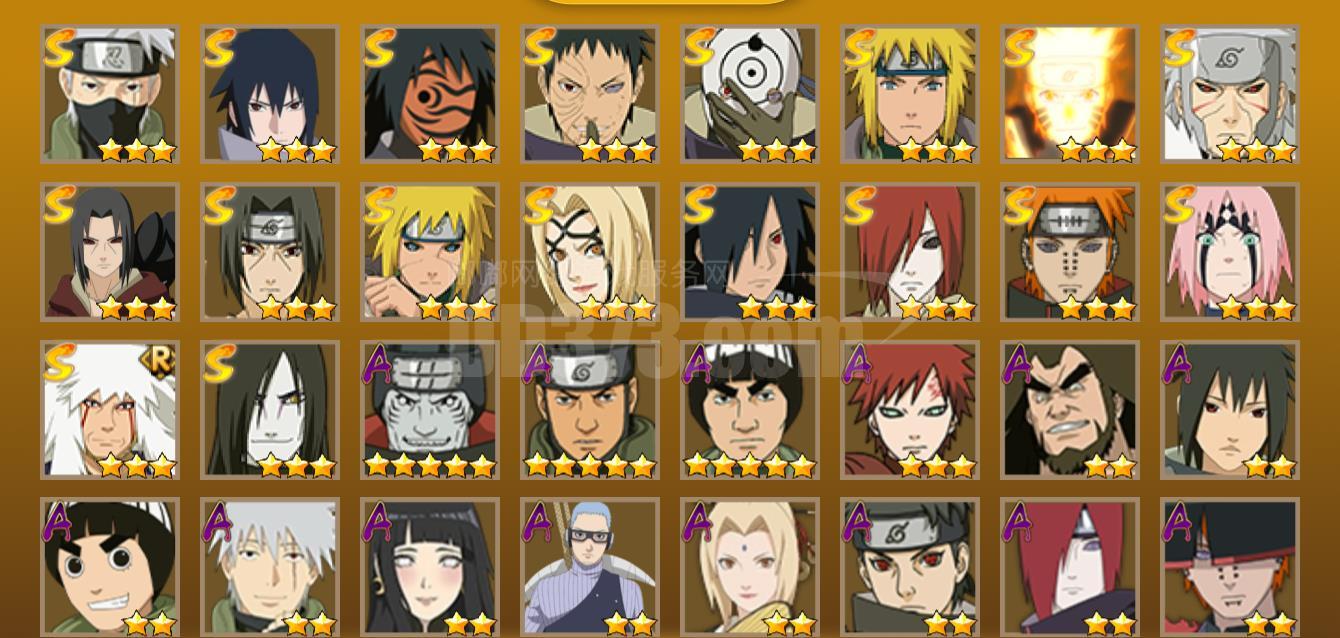Select silver-haired Tobirama's portrait
Screen dimensions: 1340x638
(x=1229, y=94)
